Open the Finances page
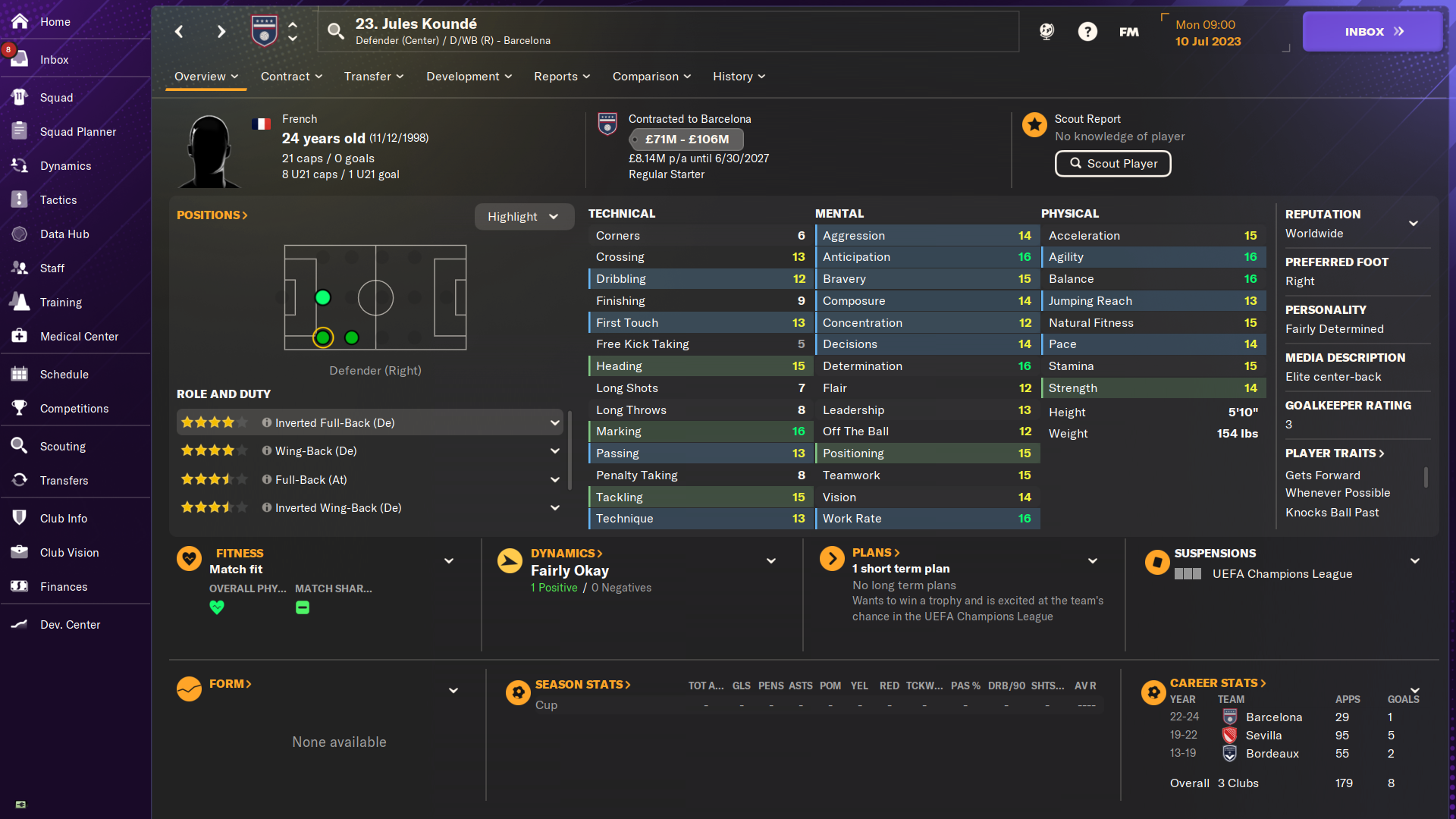 (x=64, y=587)
